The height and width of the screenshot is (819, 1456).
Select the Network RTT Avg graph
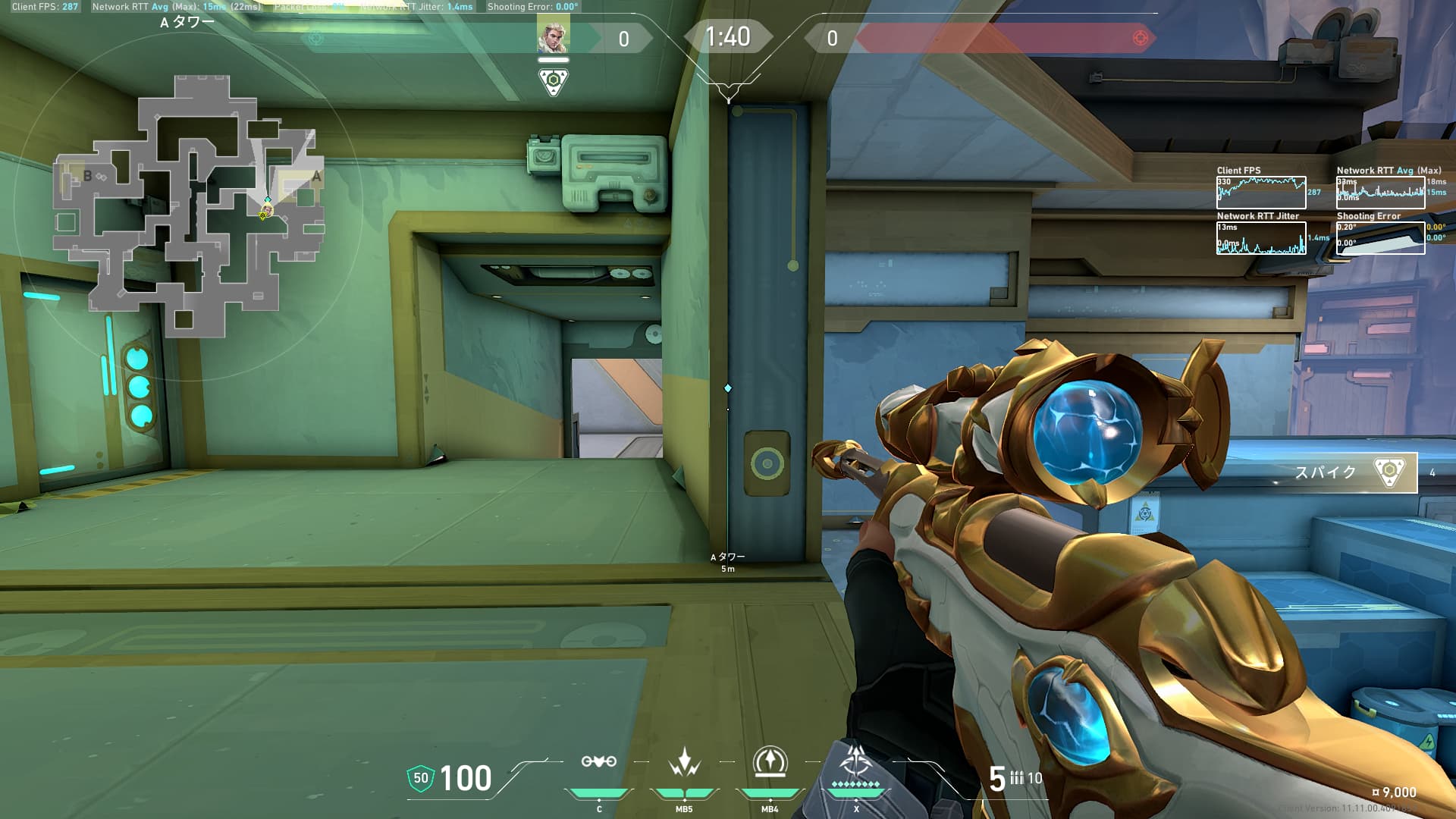(1379, 193)
